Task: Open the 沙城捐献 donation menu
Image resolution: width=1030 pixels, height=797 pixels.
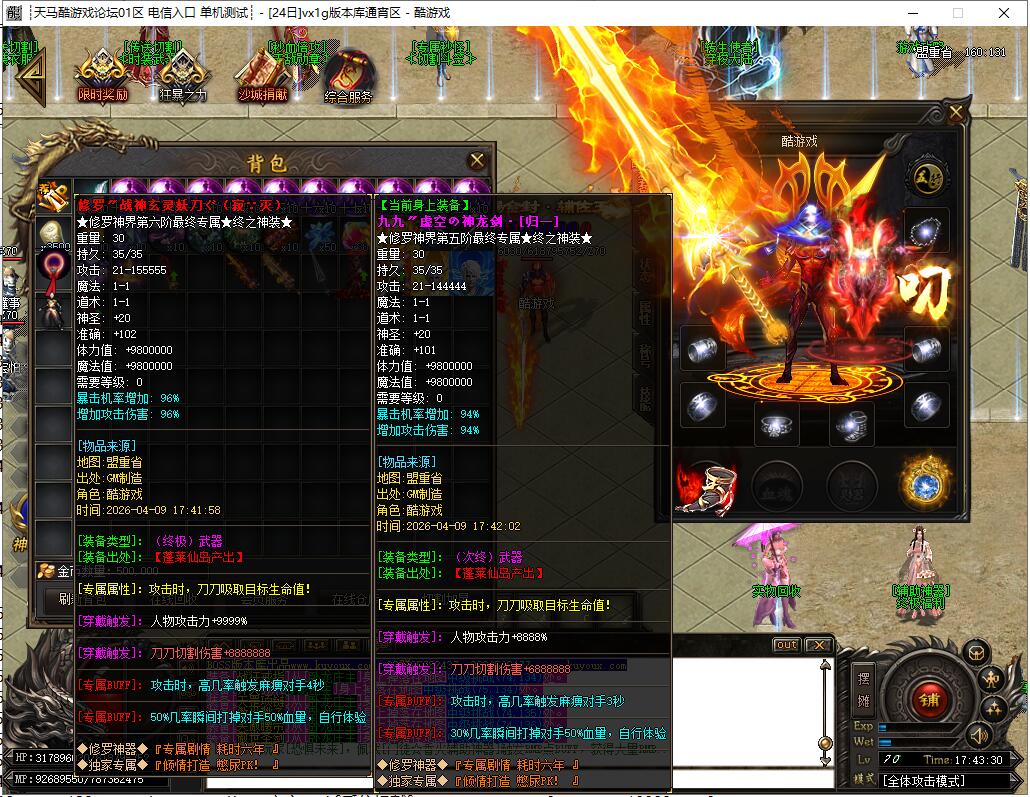Action: tap(262, 74)
